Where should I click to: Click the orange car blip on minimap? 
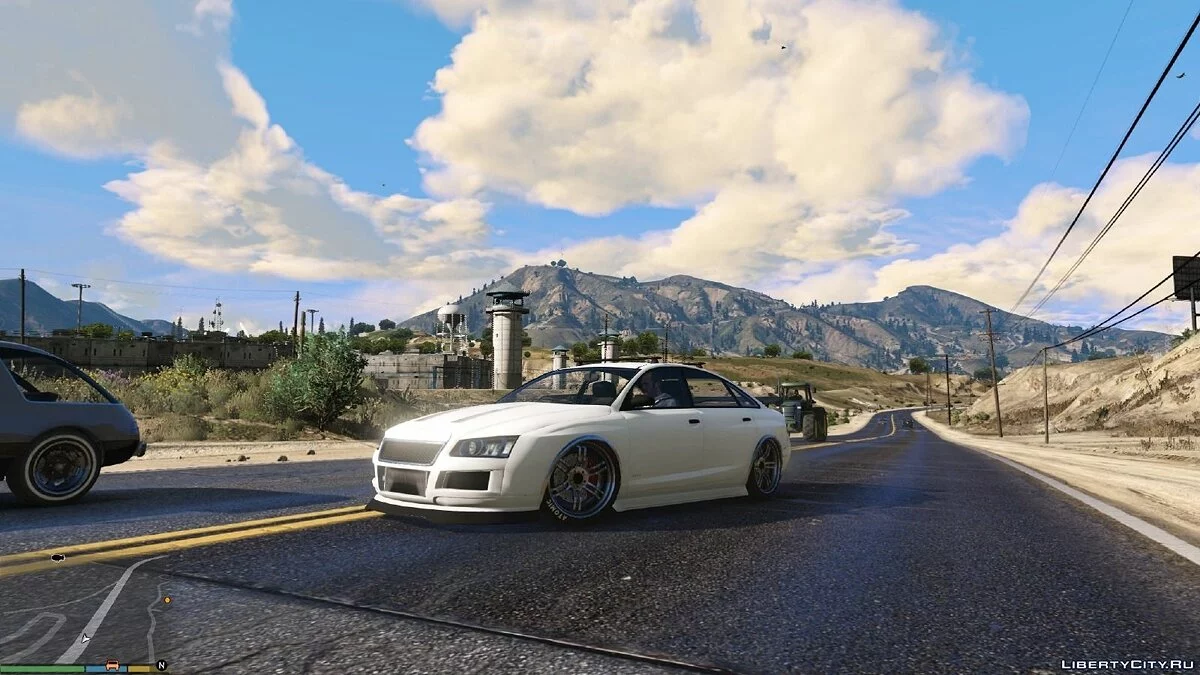[x=112, y=664]
